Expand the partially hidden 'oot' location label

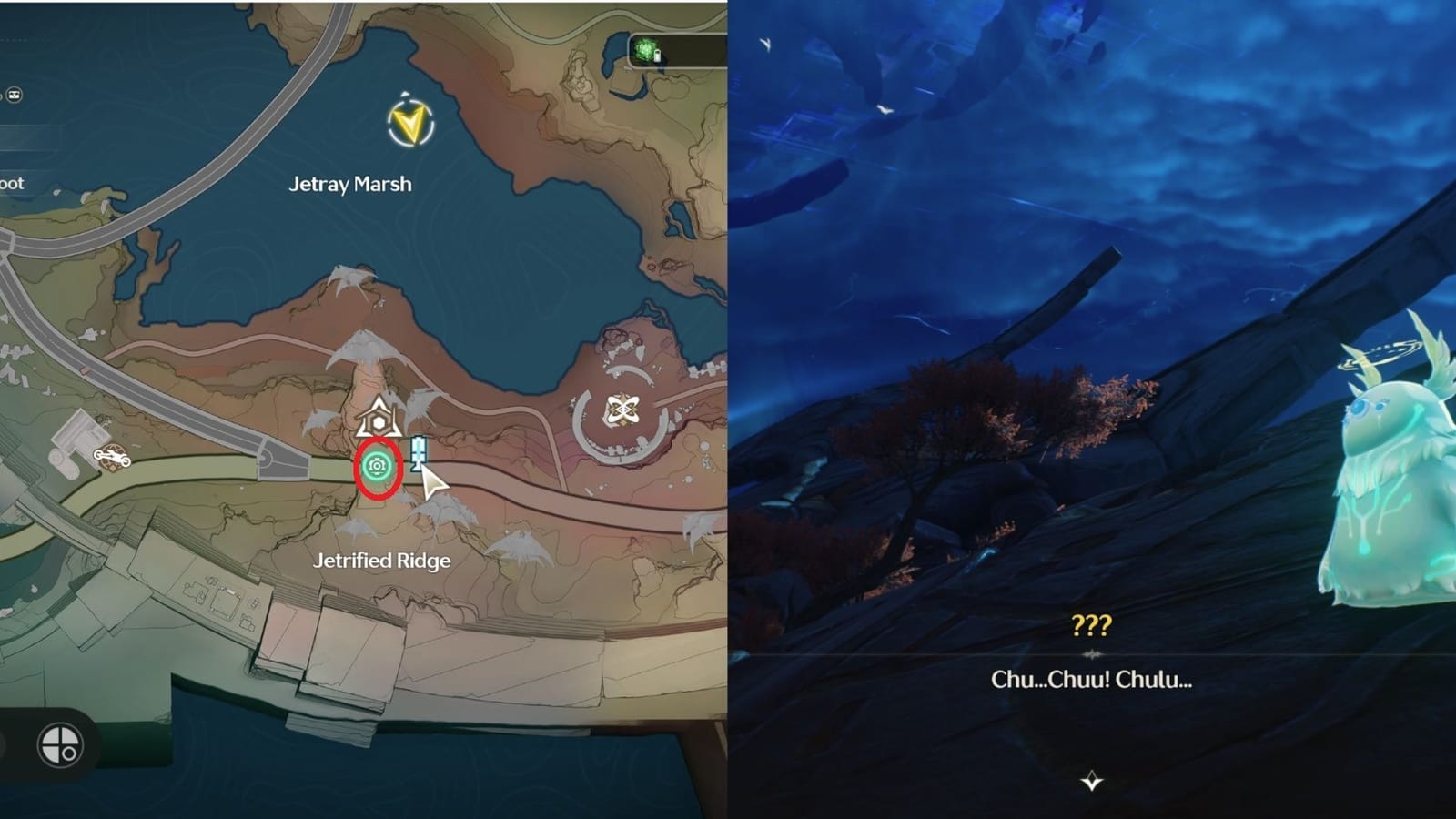point(12,183)
